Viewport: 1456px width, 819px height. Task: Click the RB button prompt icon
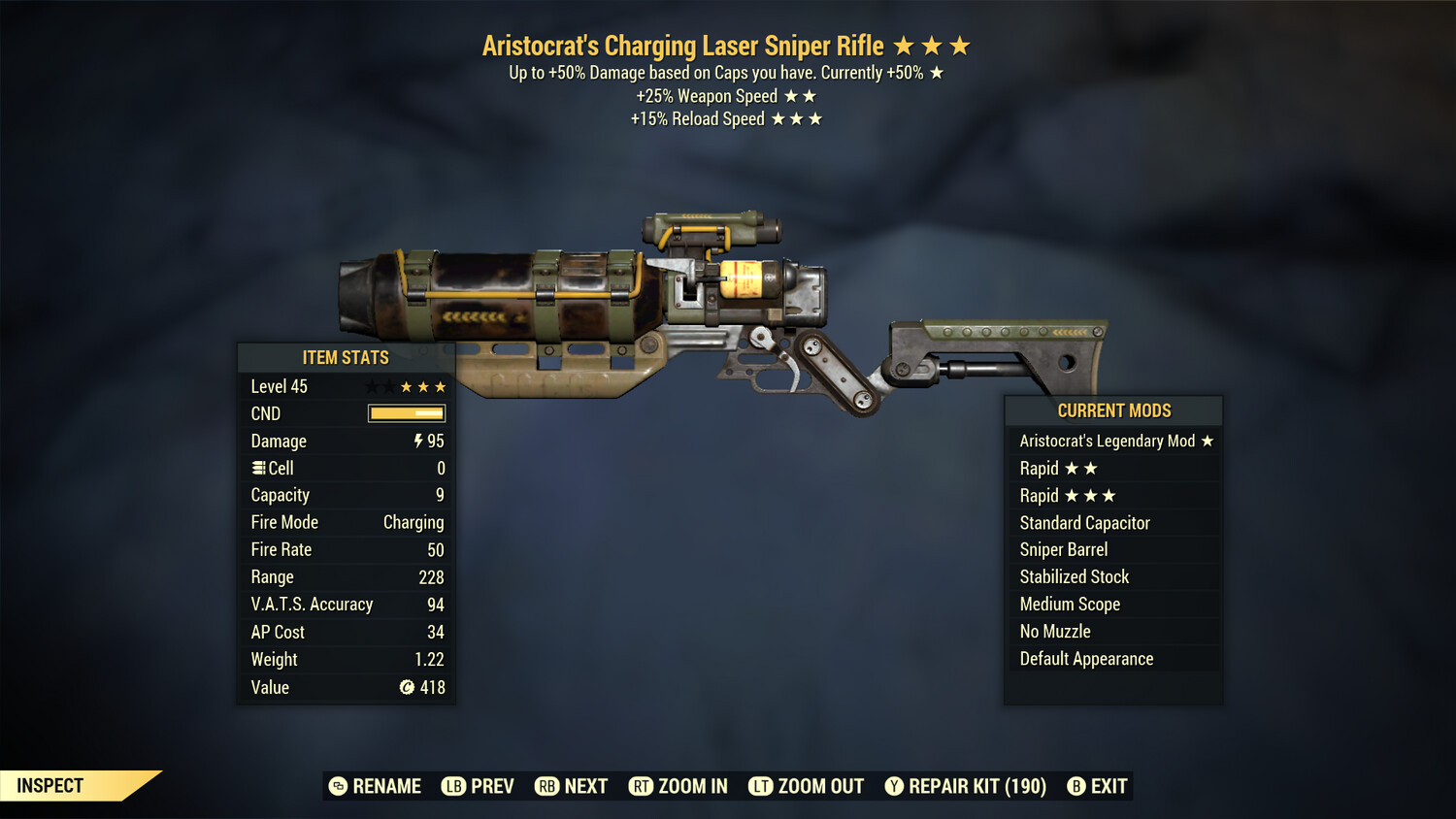pyautogui.click(x=546, y=786)
